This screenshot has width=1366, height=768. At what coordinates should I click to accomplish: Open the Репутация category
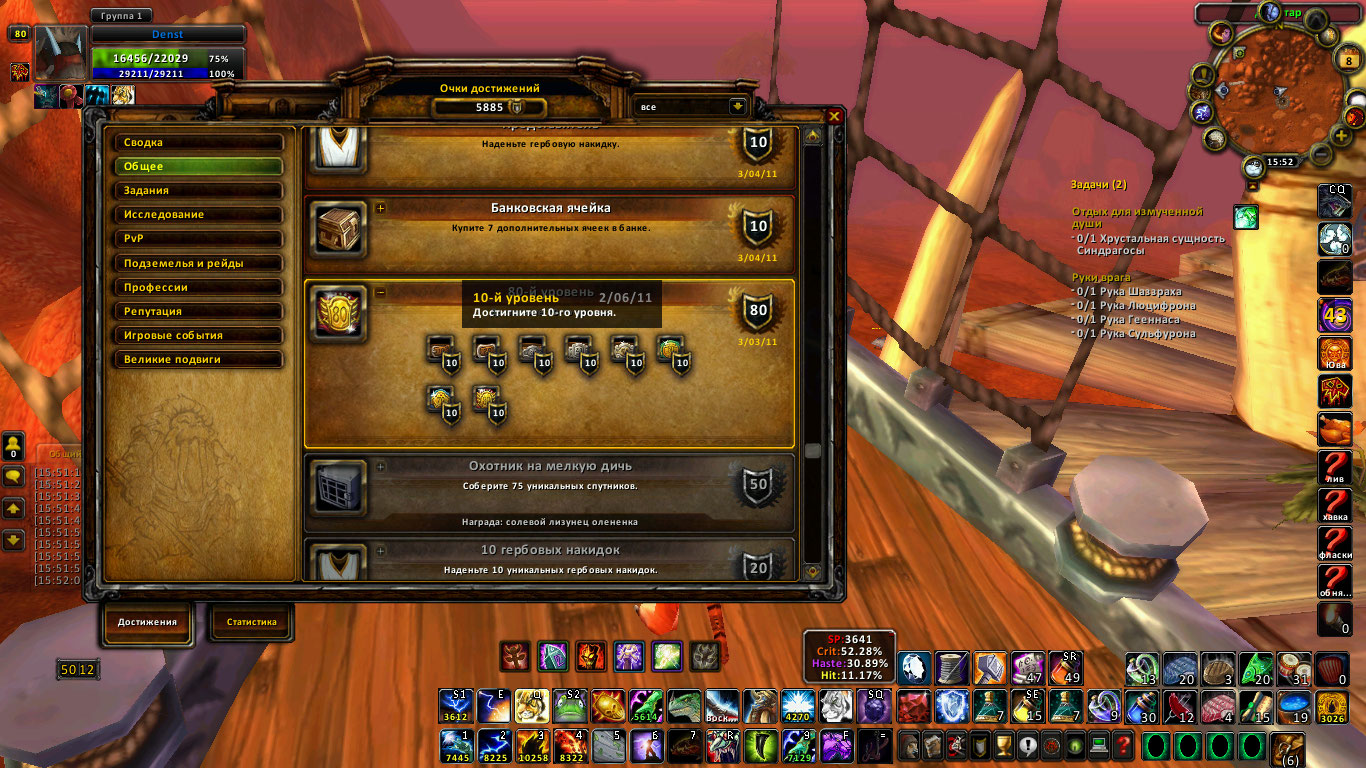(x=198, y=312)
